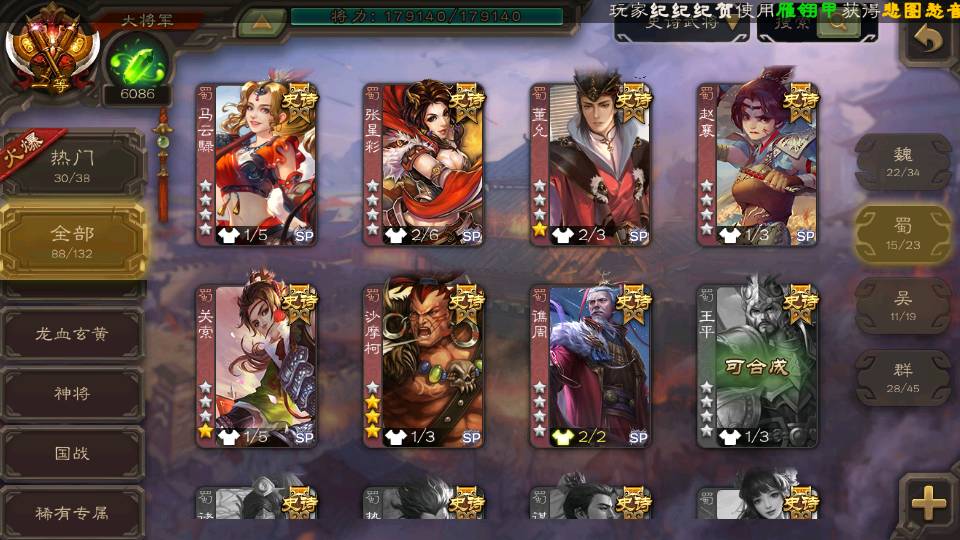960x540 pixels.
Task: Open the 国战 category
Action: point(72,453)
